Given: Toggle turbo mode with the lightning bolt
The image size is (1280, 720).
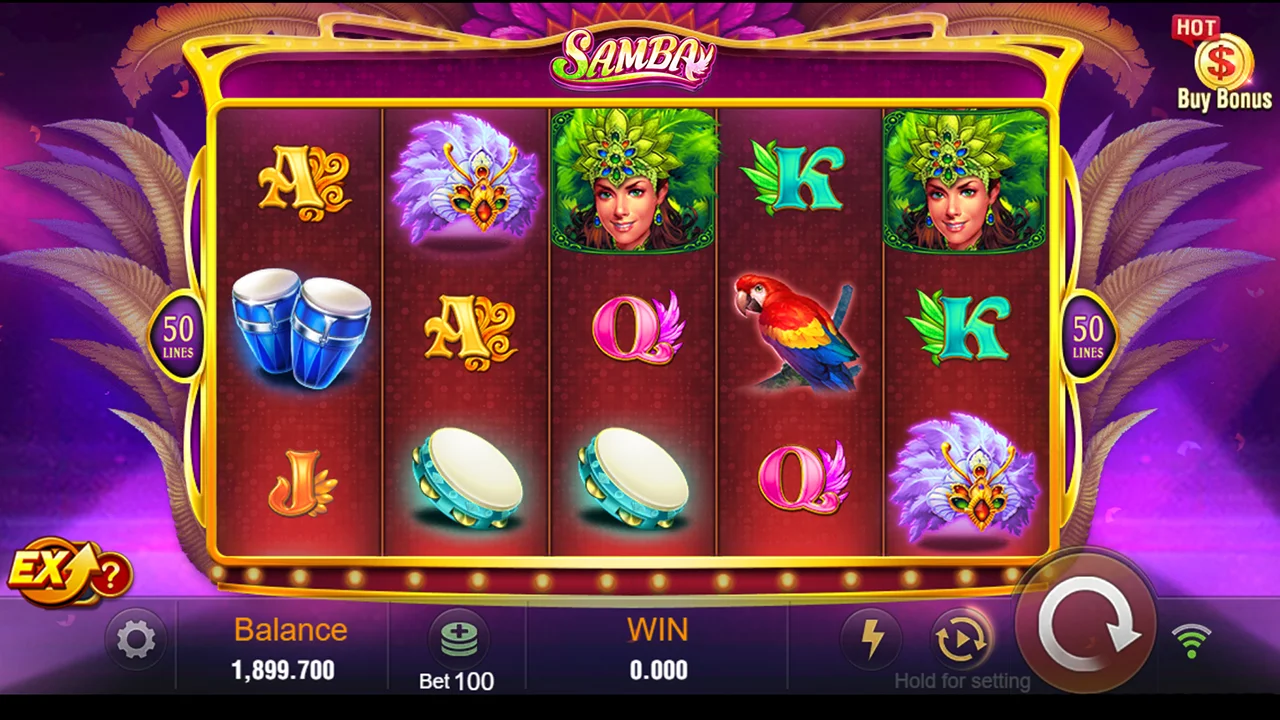Looking at the screenshot, I should click(x=872, y=639).
